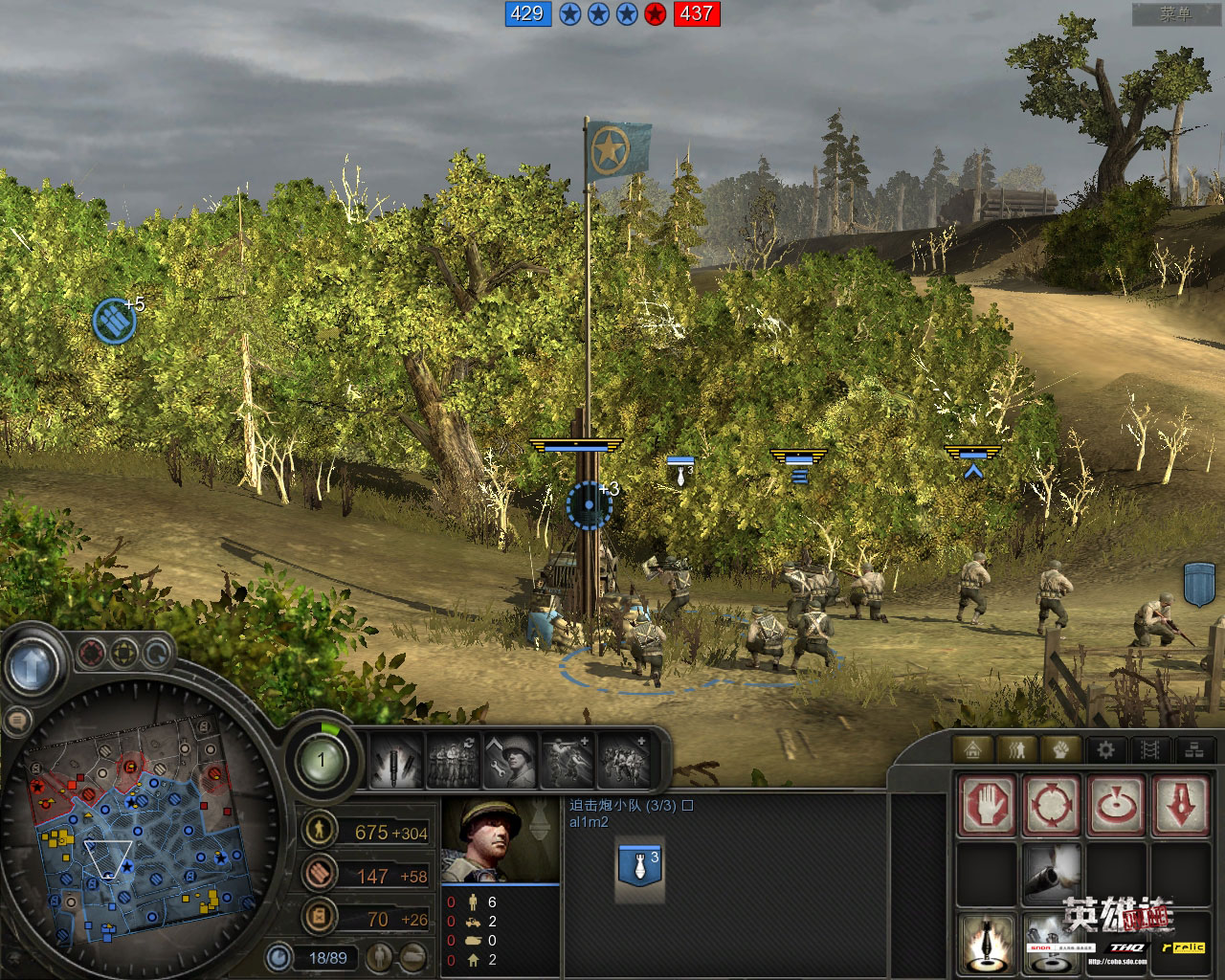Switch to the house icon tab
This screenshot has width=1225, height=980.
(973, 750)
